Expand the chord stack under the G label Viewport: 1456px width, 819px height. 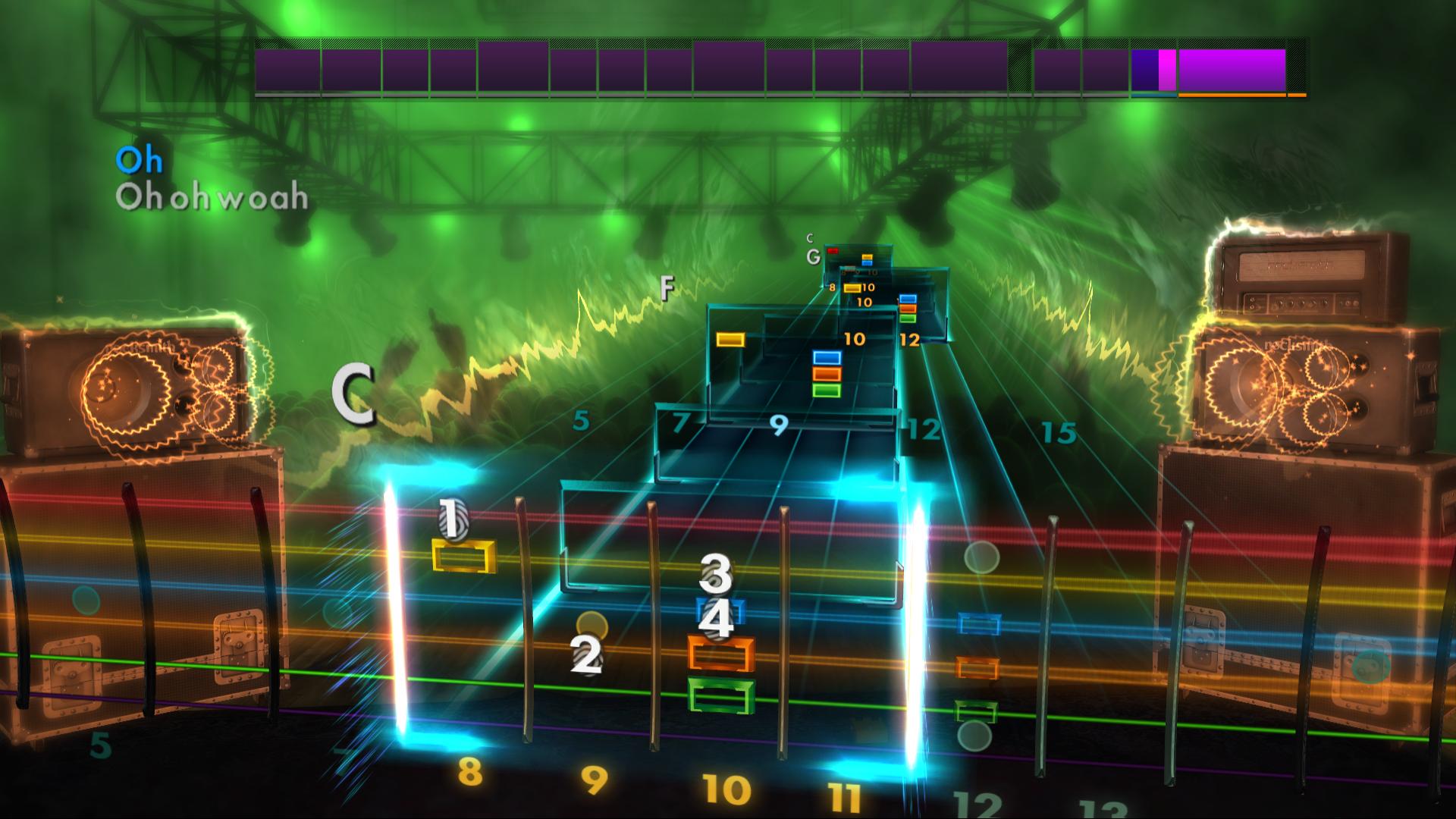click(867, 260)
